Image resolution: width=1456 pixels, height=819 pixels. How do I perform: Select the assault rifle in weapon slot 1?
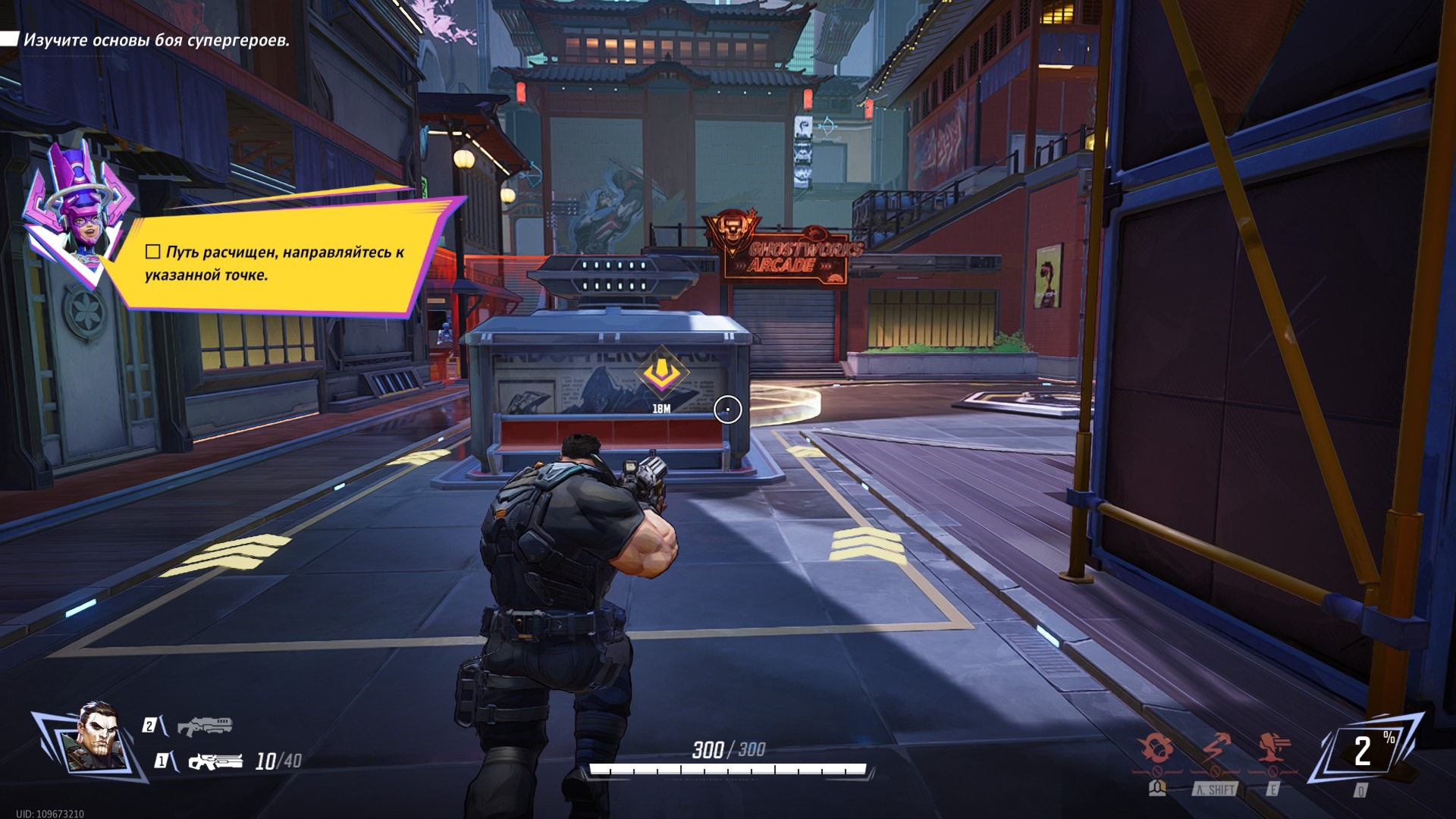point(215,761)
